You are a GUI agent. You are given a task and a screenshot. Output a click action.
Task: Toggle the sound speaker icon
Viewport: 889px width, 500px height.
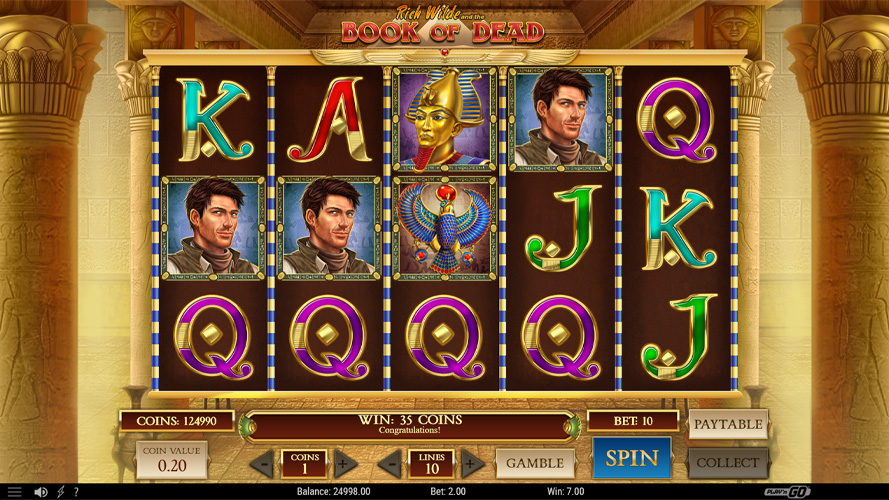click(41, 492)
